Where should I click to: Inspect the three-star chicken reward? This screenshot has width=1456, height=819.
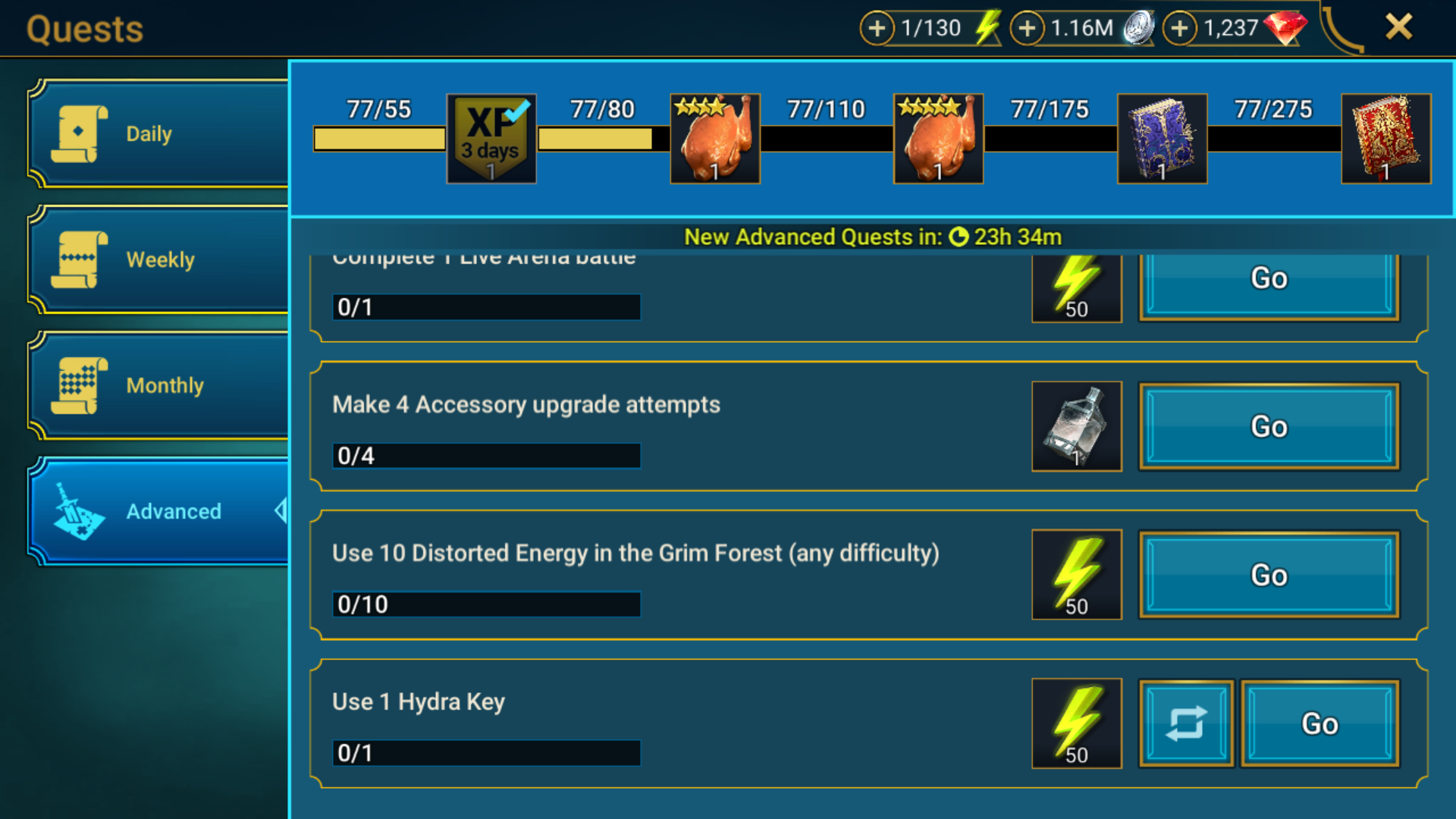pos(715,139)
